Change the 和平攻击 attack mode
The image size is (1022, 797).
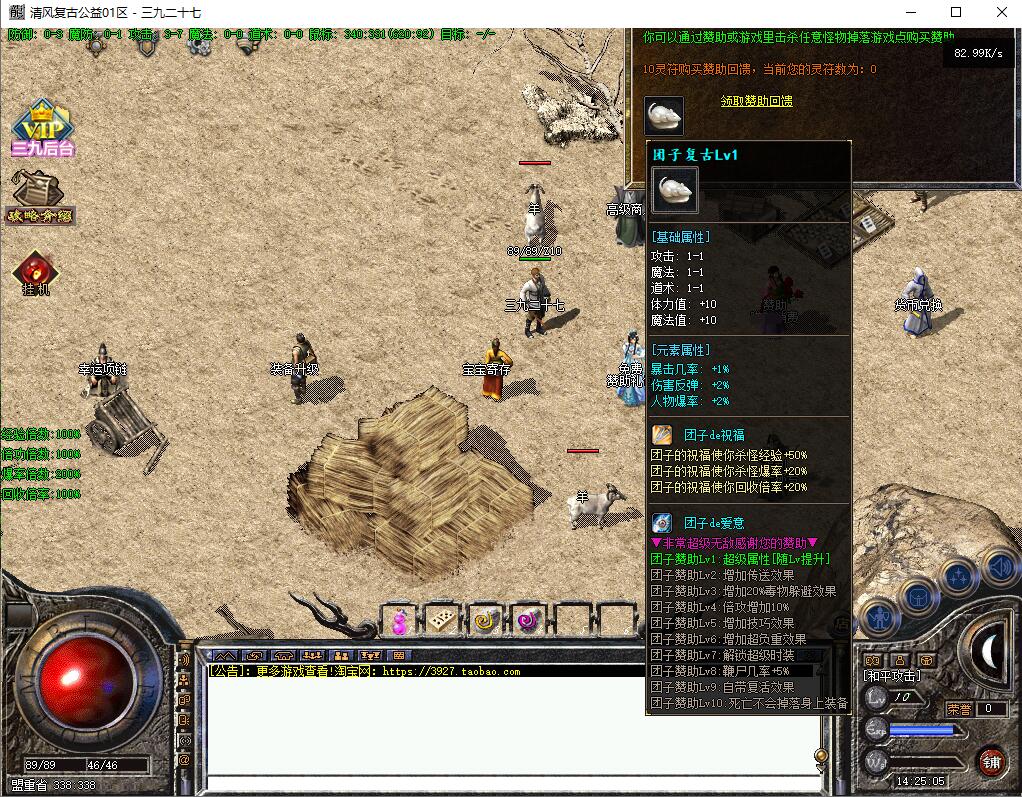[x=892, y=676]
